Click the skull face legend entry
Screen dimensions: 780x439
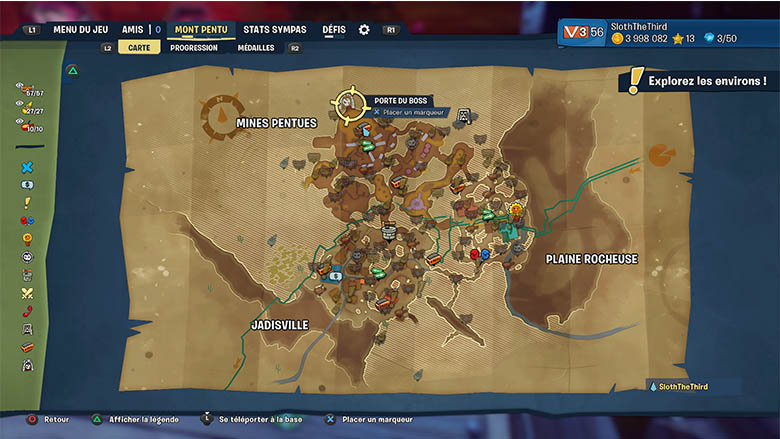27,257
